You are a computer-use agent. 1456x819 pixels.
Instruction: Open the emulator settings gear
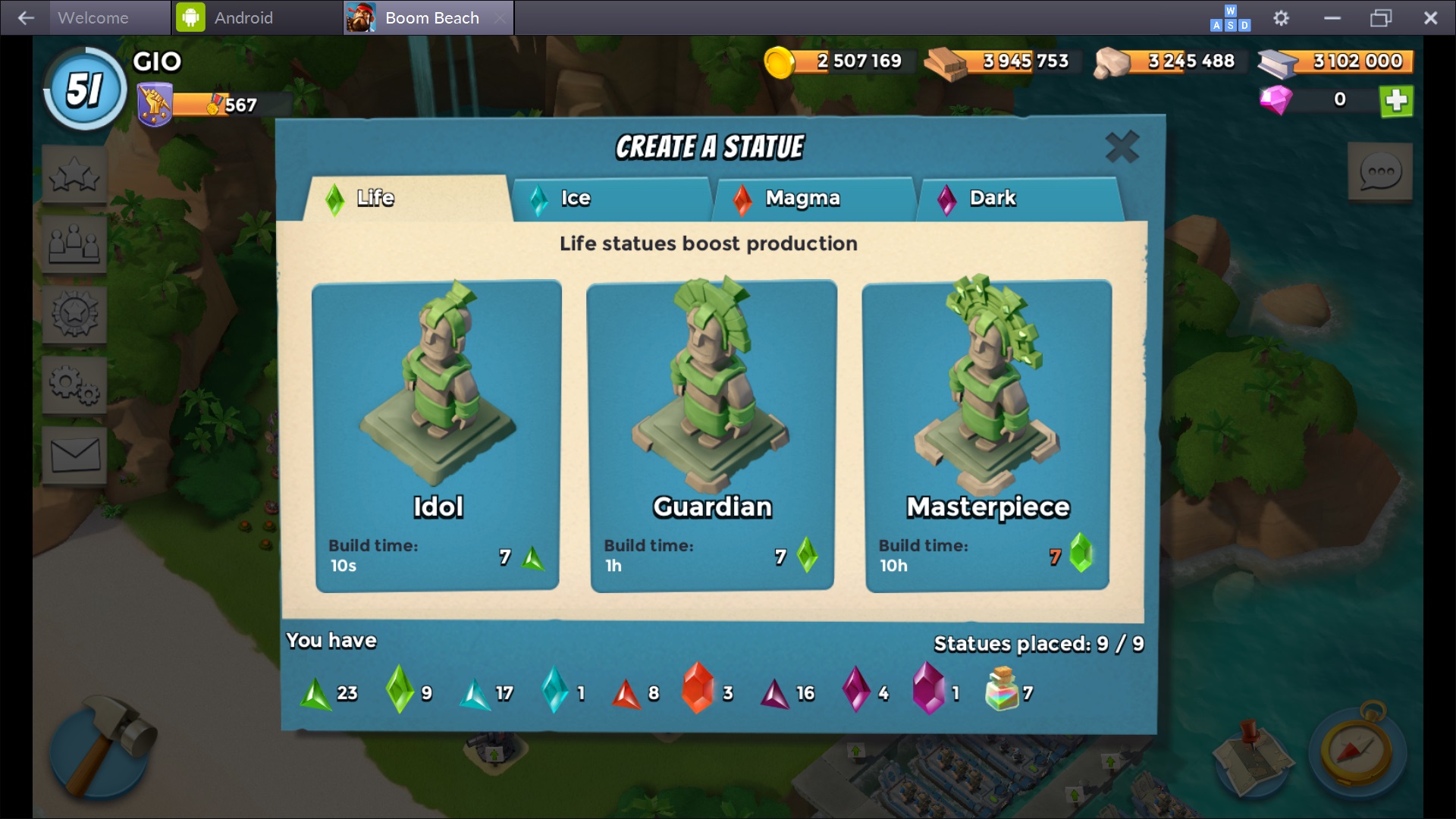pos(1281,17)
